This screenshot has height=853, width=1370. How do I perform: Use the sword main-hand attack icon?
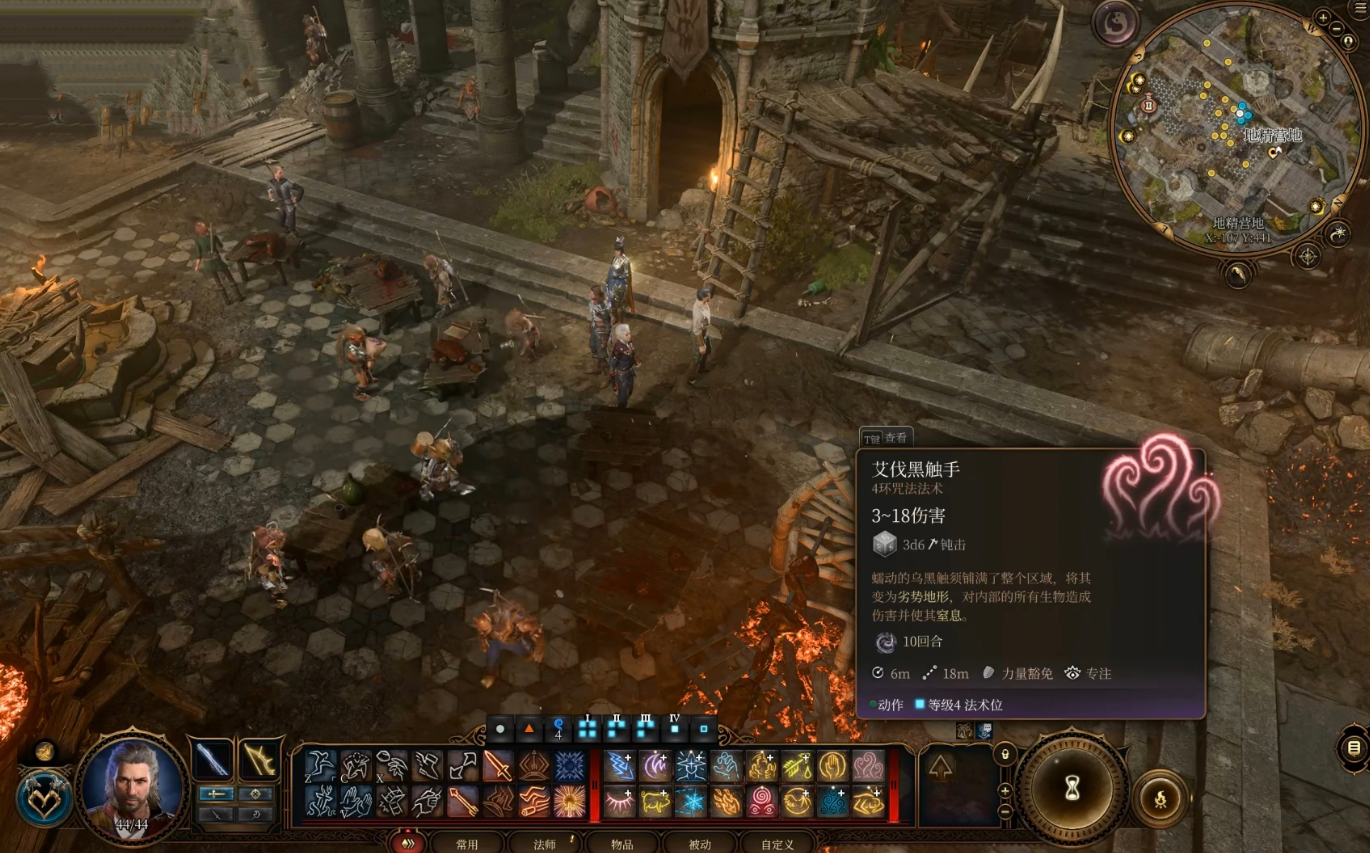[498, 766]
